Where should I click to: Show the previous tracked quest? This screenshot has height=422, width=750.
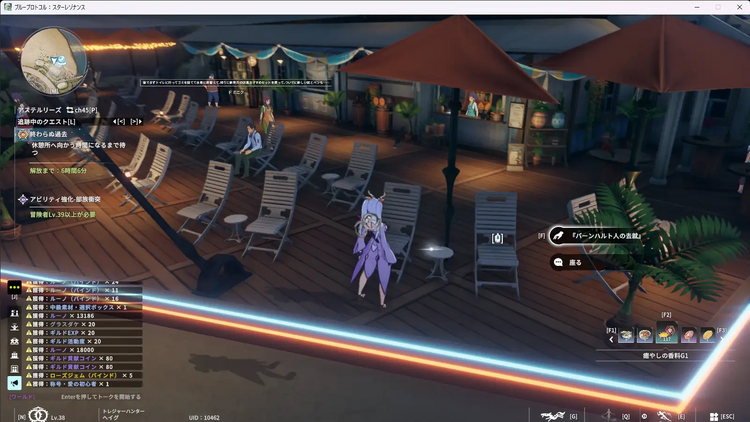(120, 121)
